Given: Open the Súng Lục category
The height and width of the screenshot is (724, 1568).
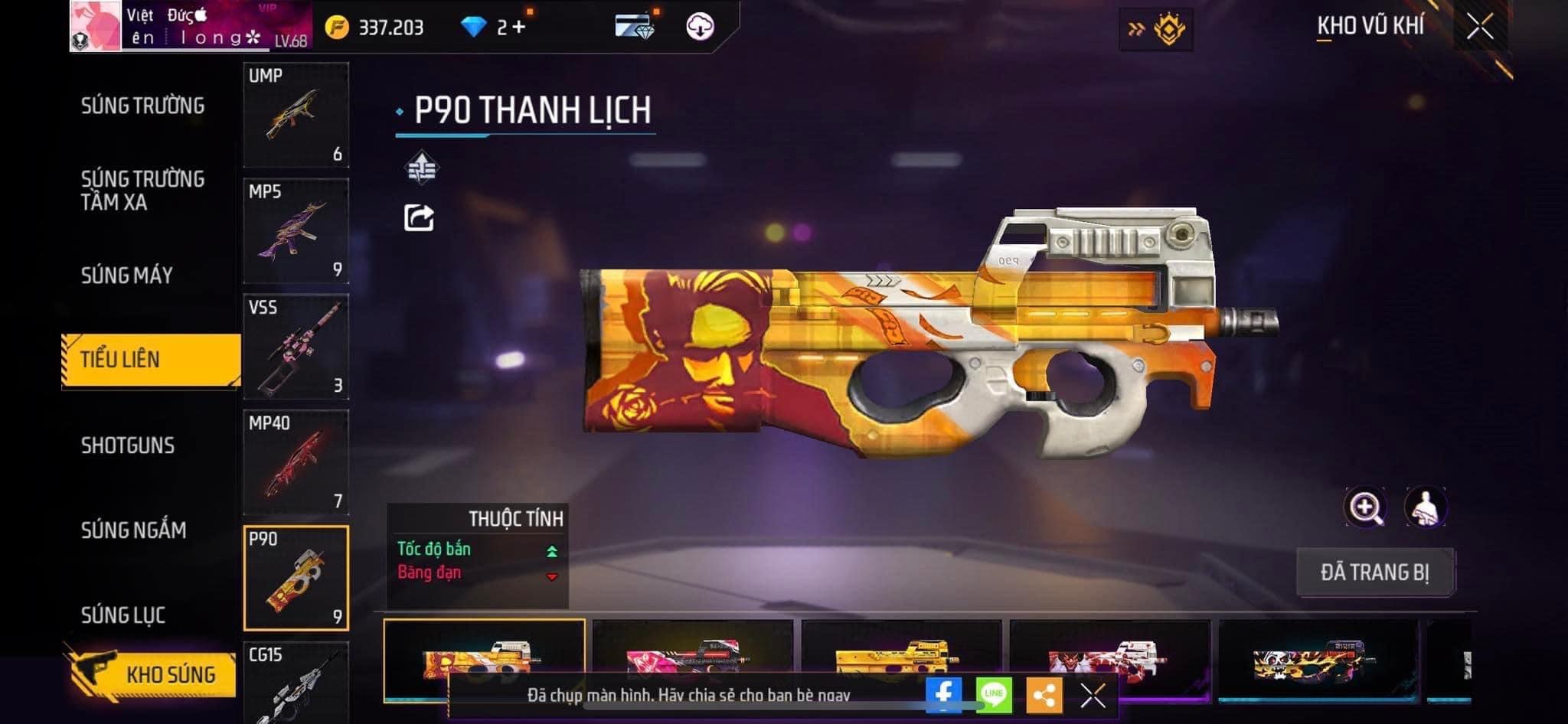Looking at the screenshot, I should tap(123, 615).
